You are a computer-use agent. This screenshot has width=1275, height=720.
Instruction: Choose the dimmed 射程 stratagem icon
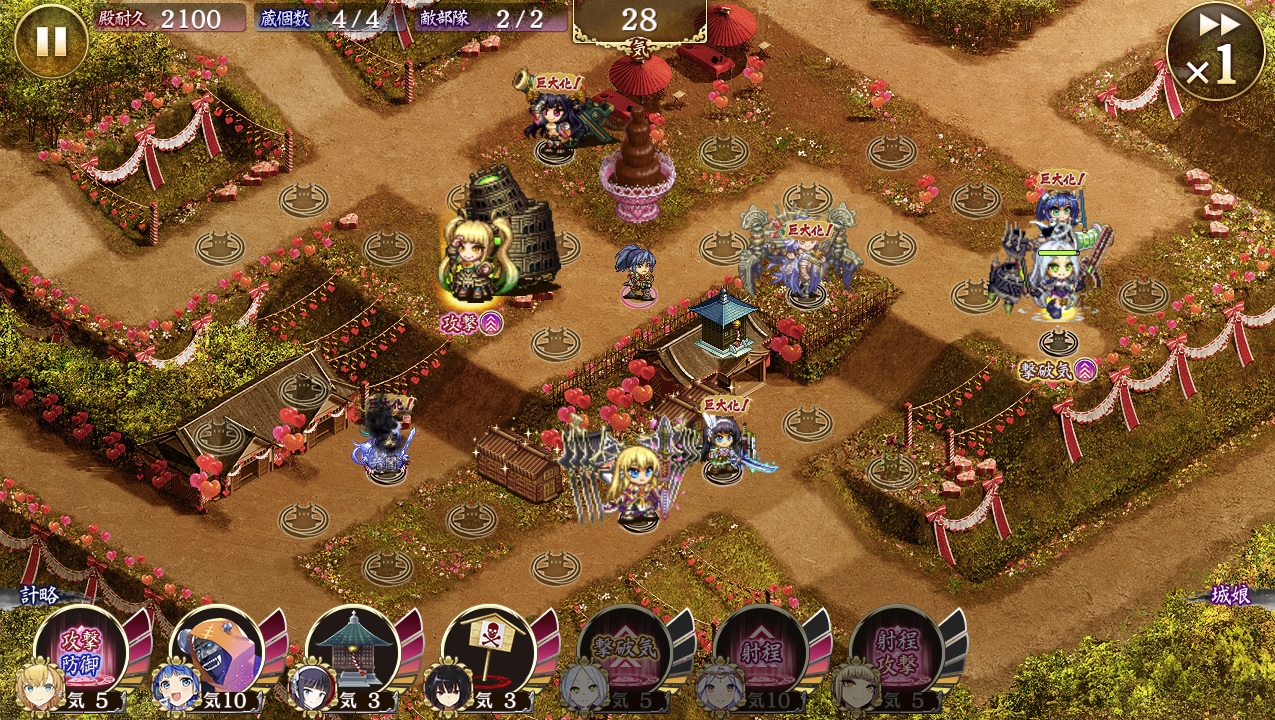760,653
